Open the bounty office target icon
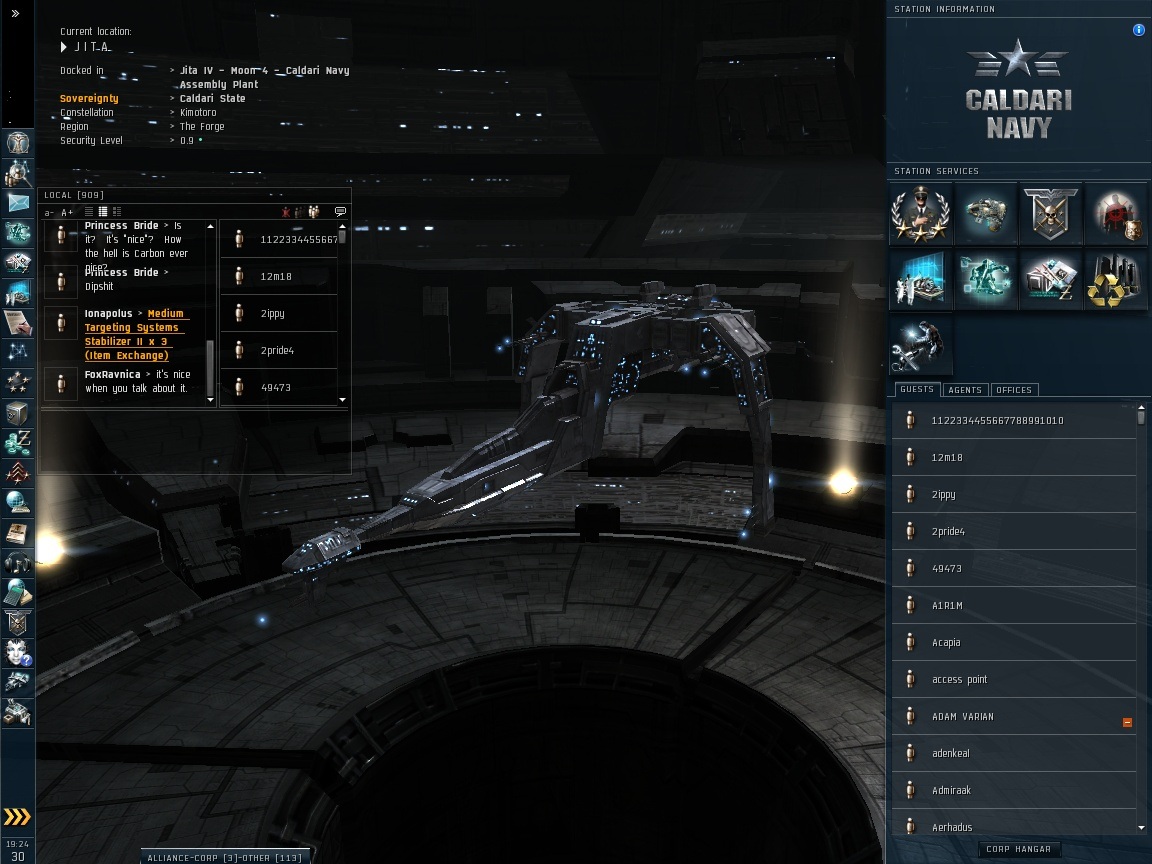Viewport: 1152px width, 864px height. tap(1115, 215)
